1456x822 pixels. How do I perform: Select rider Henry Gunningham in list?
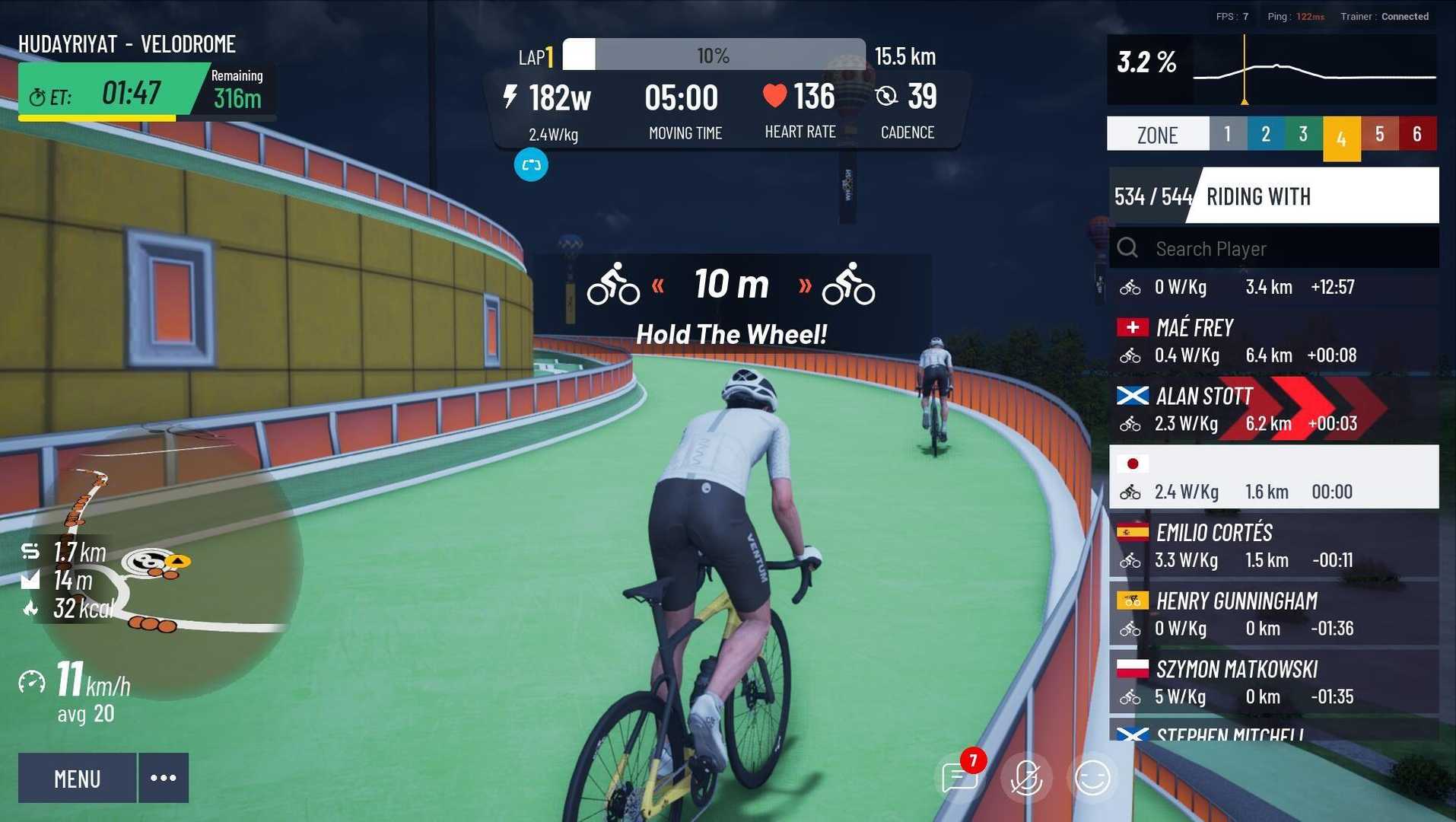point(1273,614)
